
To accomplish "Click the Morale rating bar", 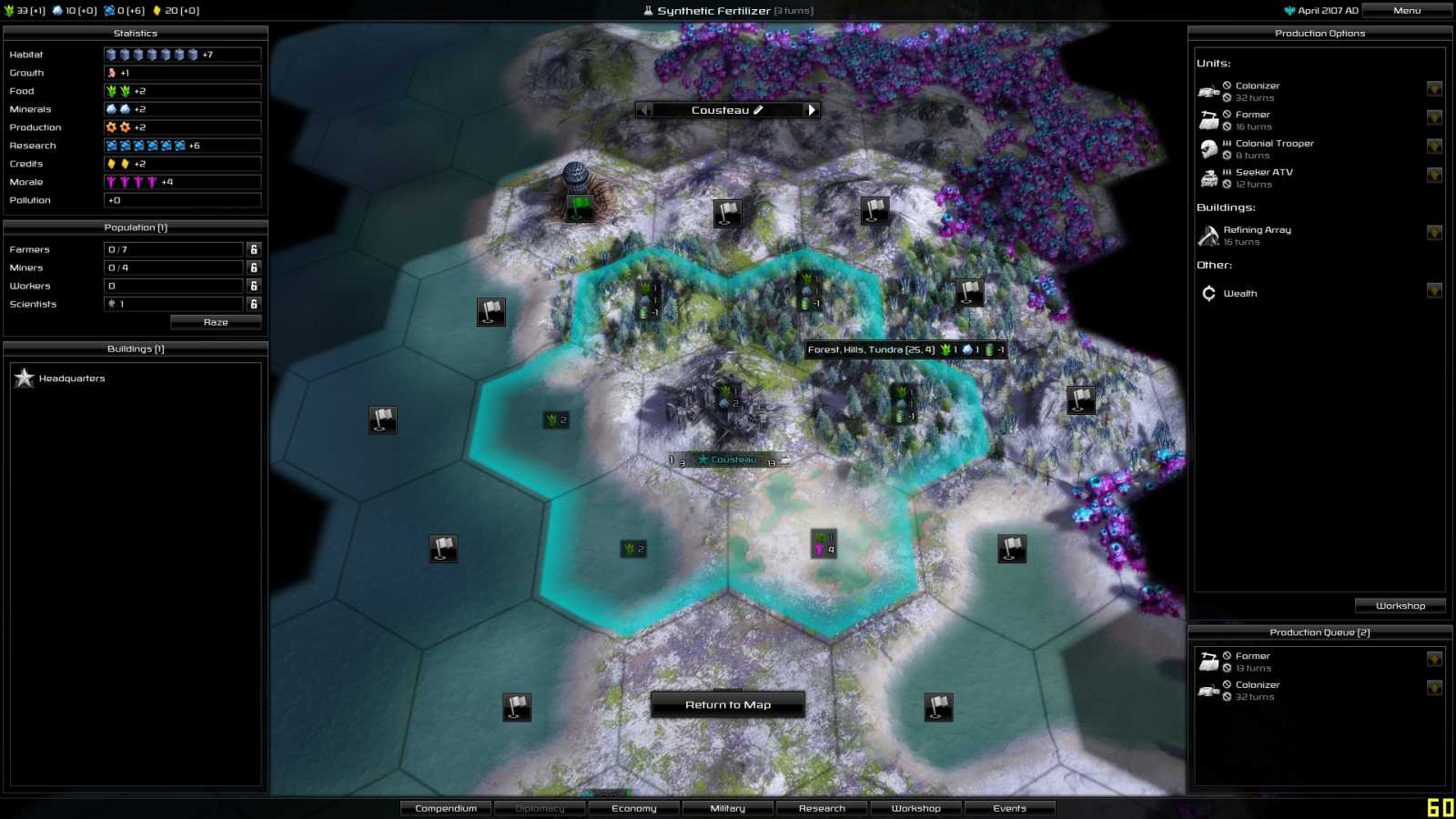I will (x=182, y=181).
